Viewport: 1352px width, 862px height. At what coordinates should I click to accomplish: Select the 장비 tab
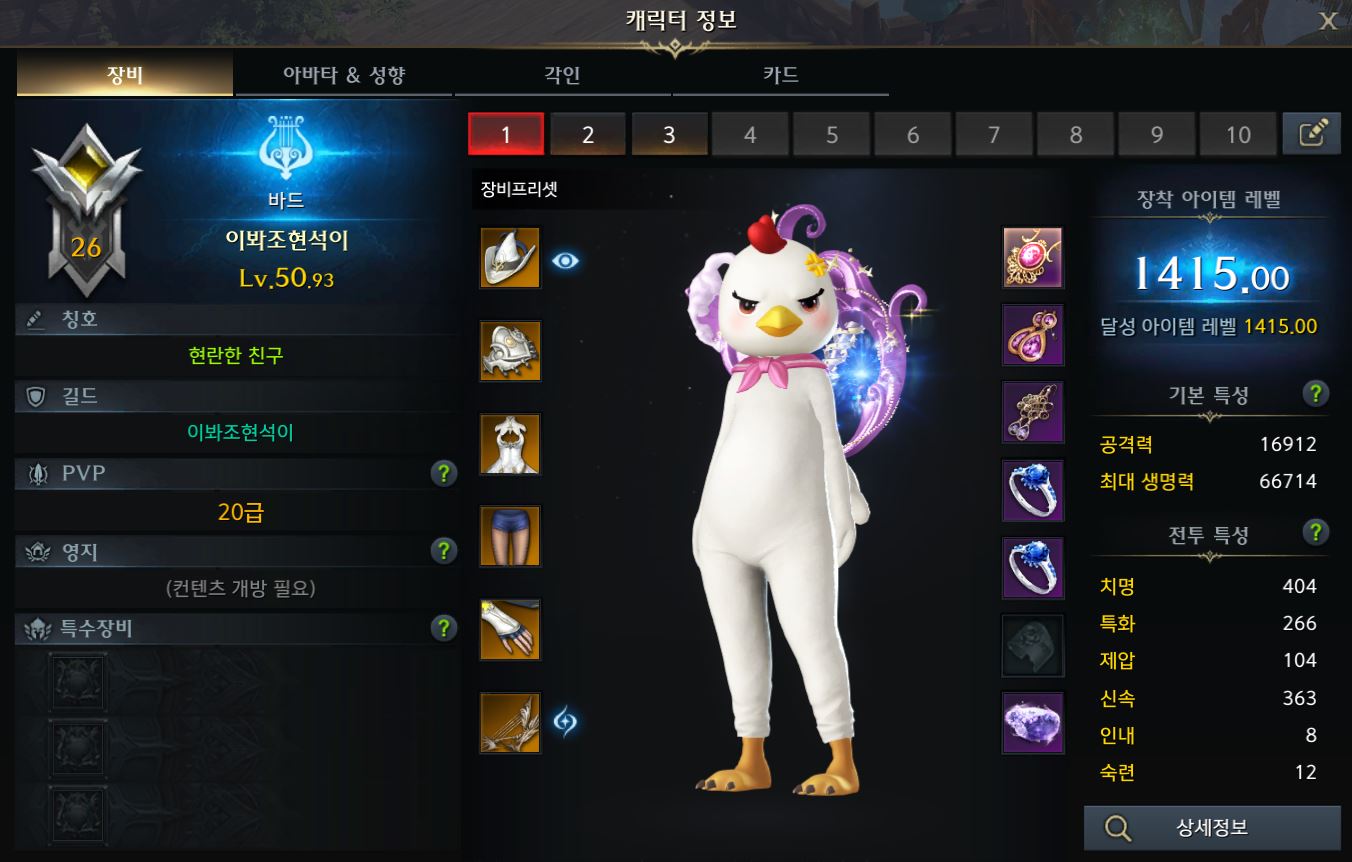125,76
